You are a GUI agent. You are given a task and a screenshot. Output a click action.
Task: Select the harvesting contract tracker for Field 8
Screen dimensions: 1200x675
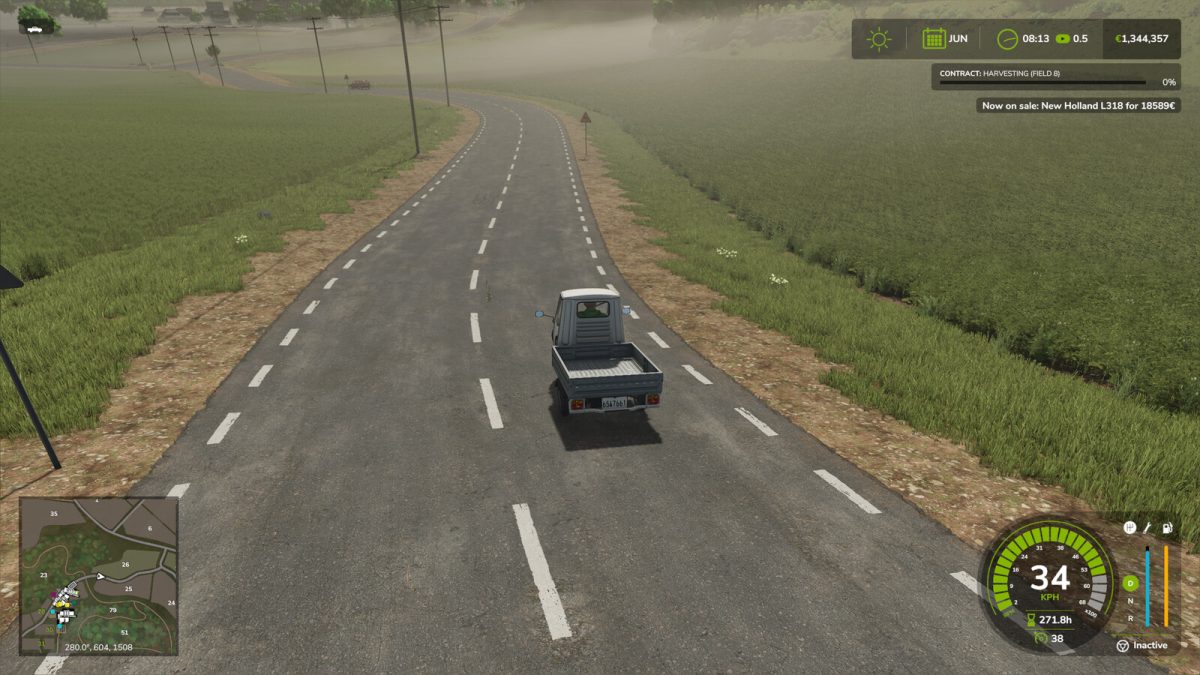pyautogui.click(x=1056, y=77)
